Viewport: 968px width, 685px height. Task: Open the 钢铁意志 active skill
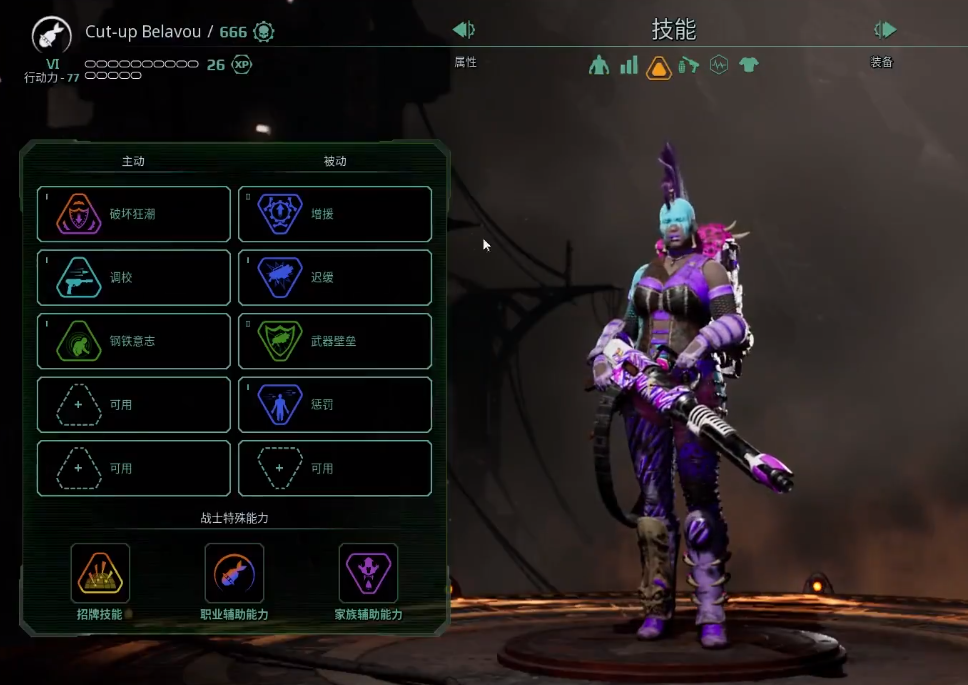tap(134, 341)
